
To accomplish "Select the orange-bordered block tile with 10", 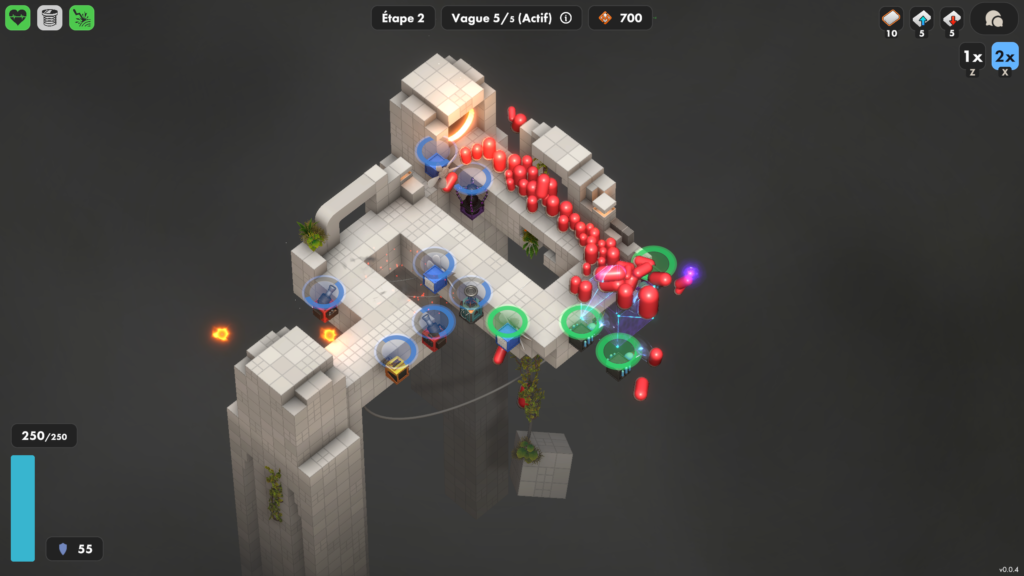I will [890, 18].
